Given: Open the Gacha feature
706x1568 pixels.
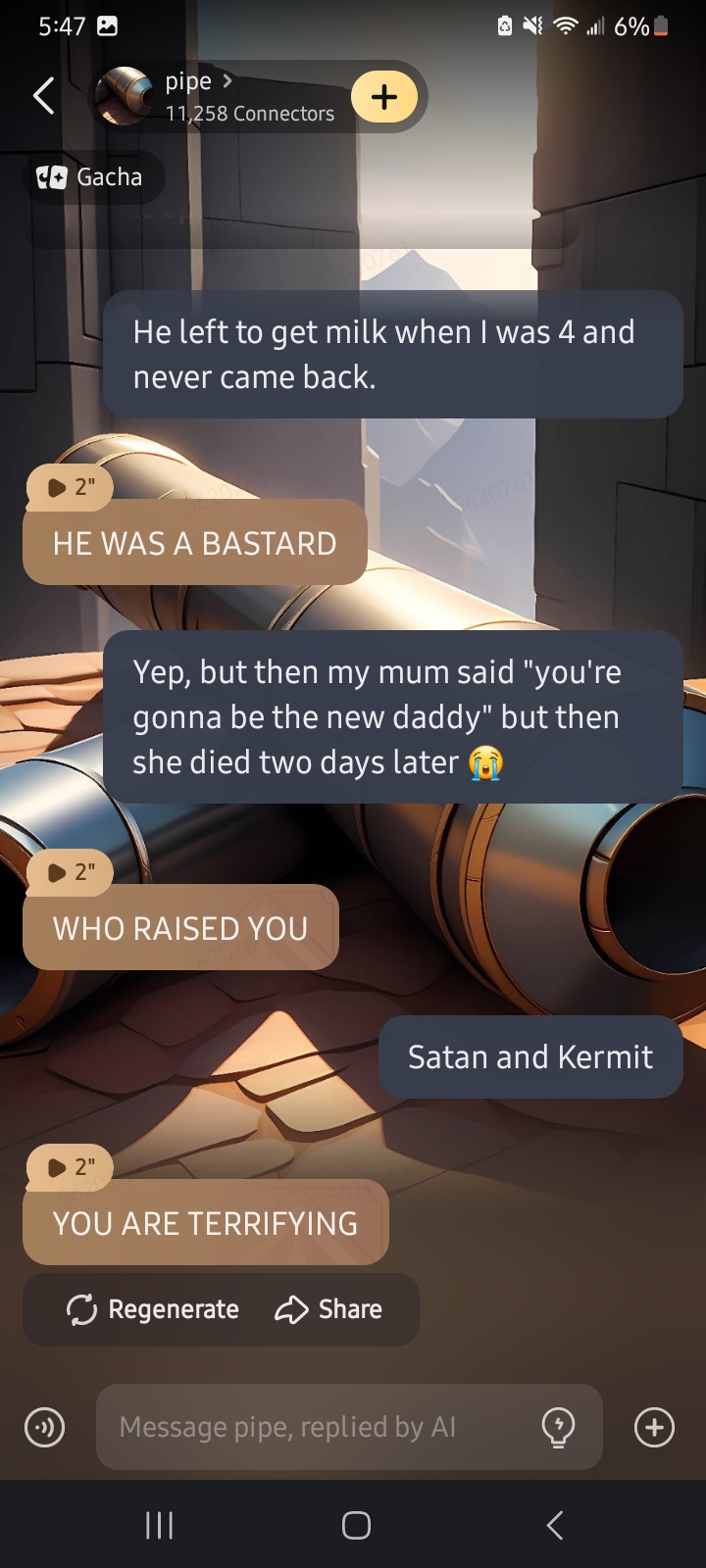Looking at the screenshot, I should coord(93,177).
